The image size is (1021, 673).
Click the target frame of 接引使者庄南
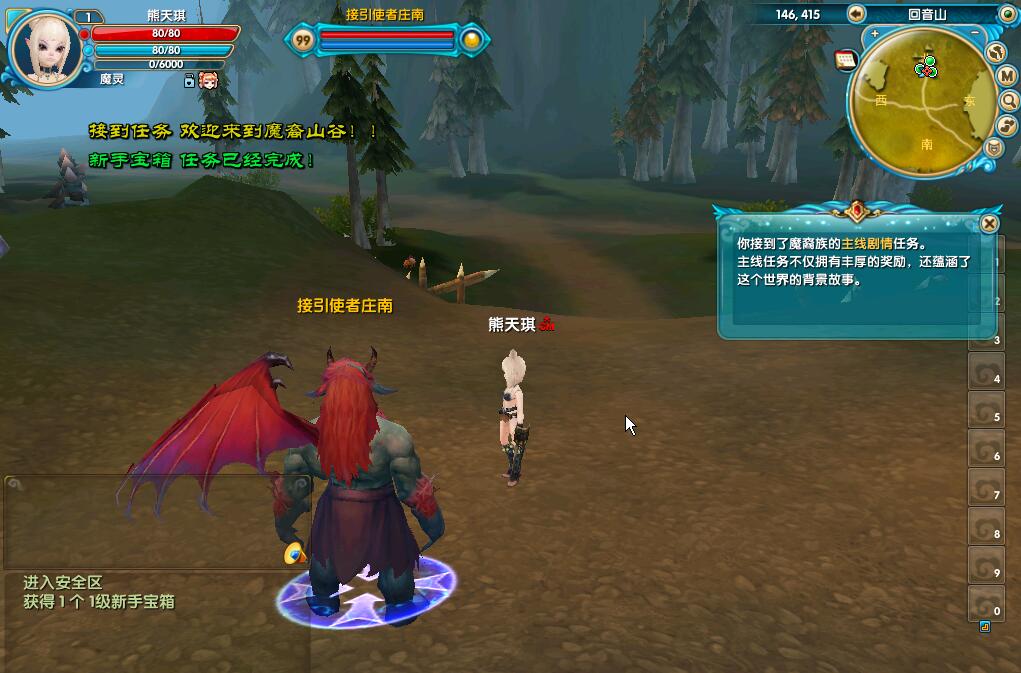(385, 40)
